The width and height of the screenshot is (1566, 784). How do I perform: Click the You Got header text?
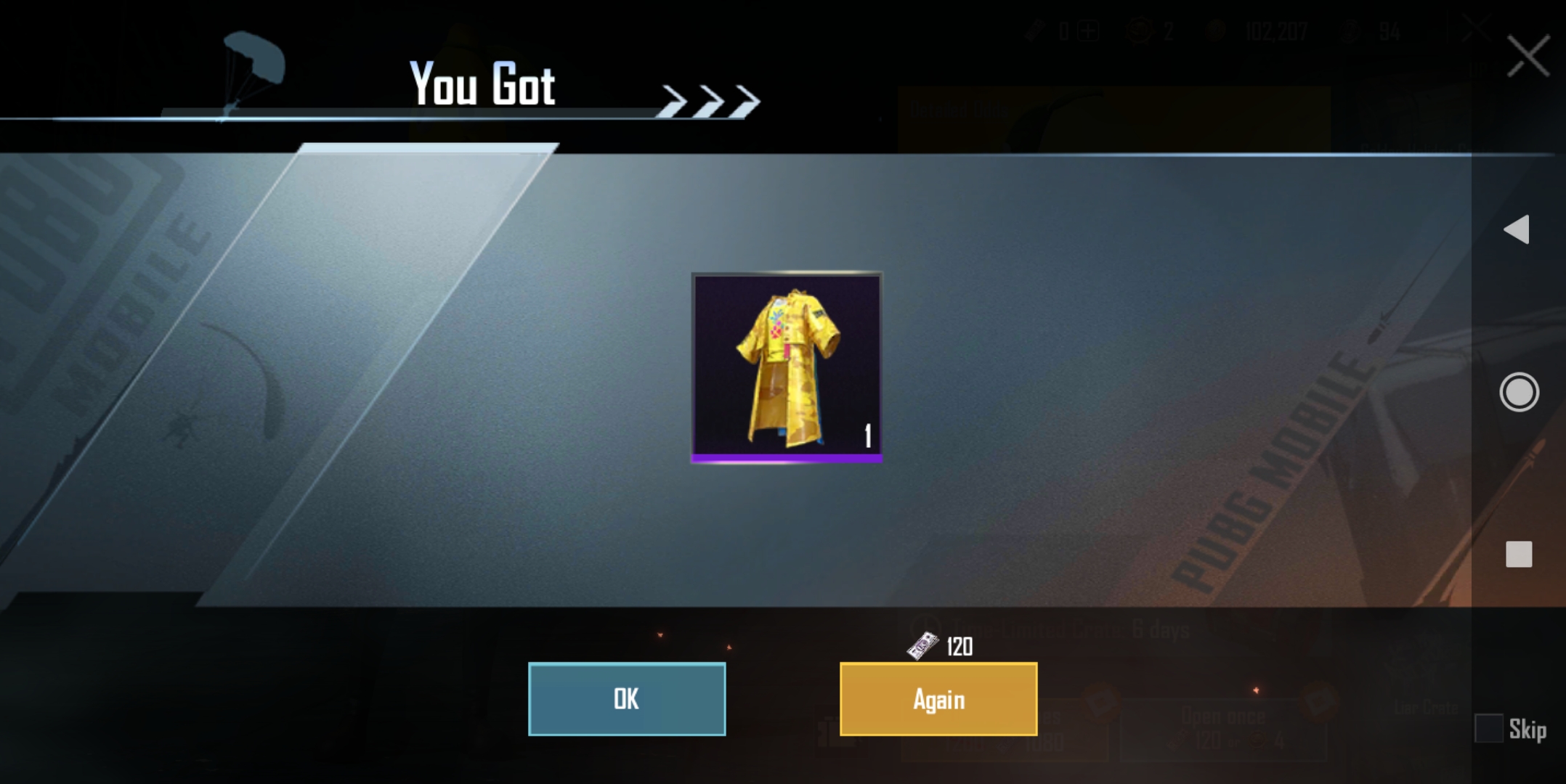coord(482,83)
